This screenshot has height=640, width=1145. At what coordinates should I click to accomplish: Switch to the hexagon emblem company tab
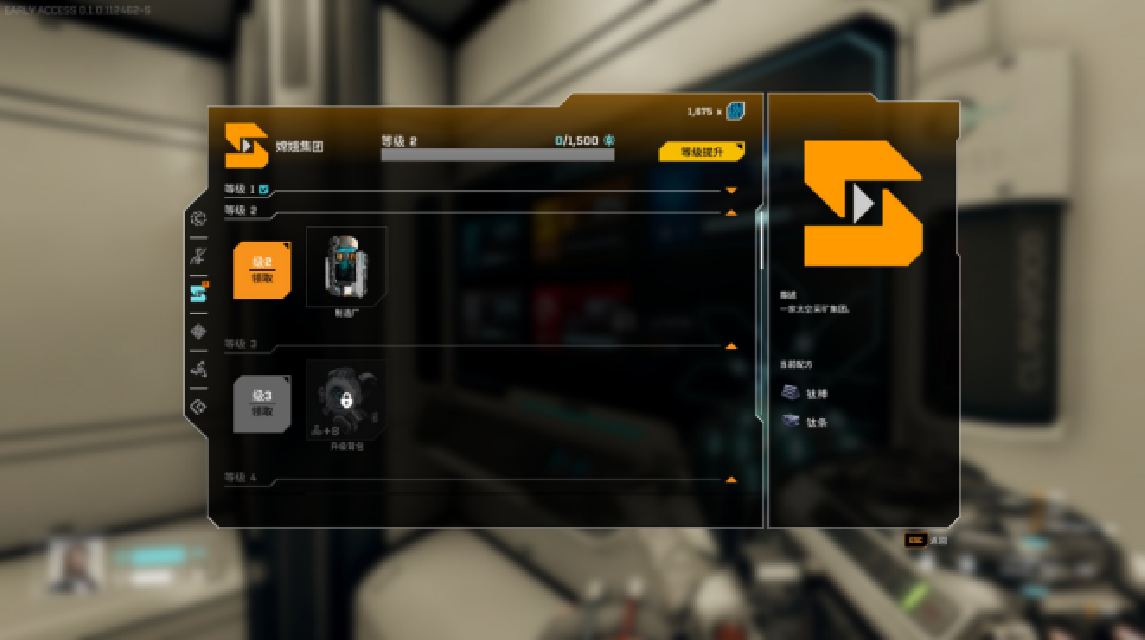click(x=198, y=407)
